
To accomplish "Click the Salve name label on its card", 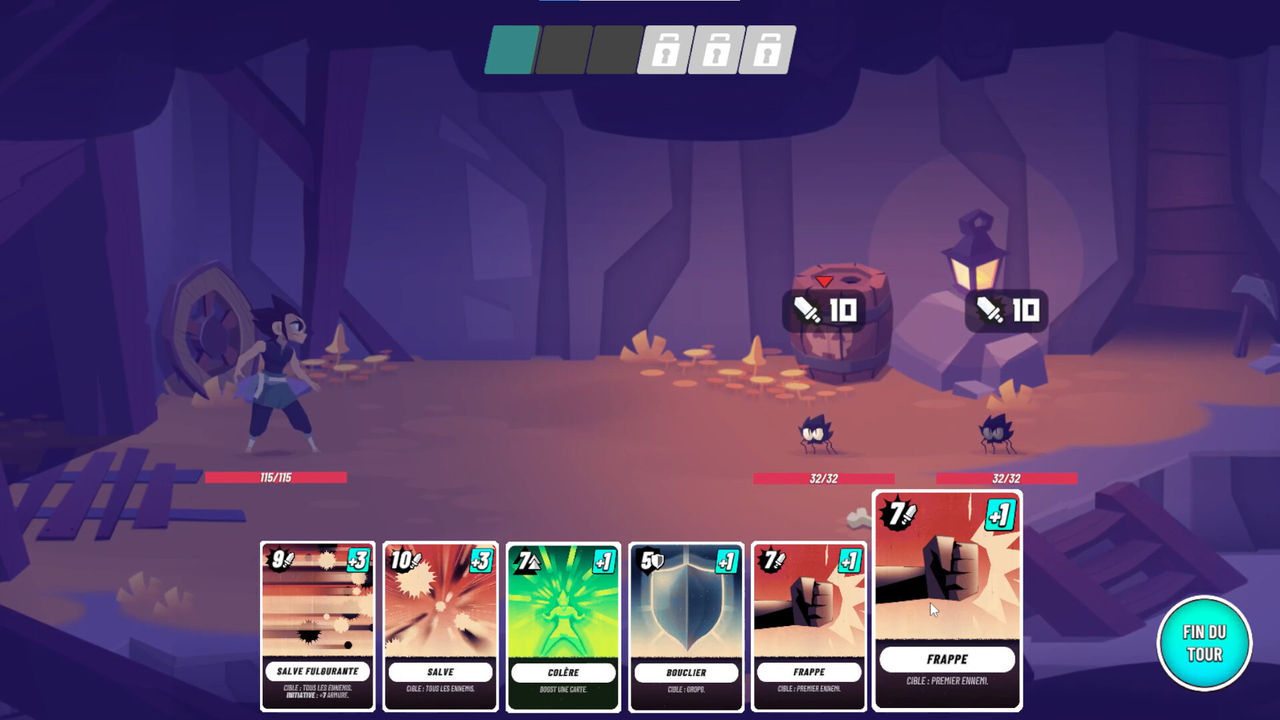I will 440,673.
